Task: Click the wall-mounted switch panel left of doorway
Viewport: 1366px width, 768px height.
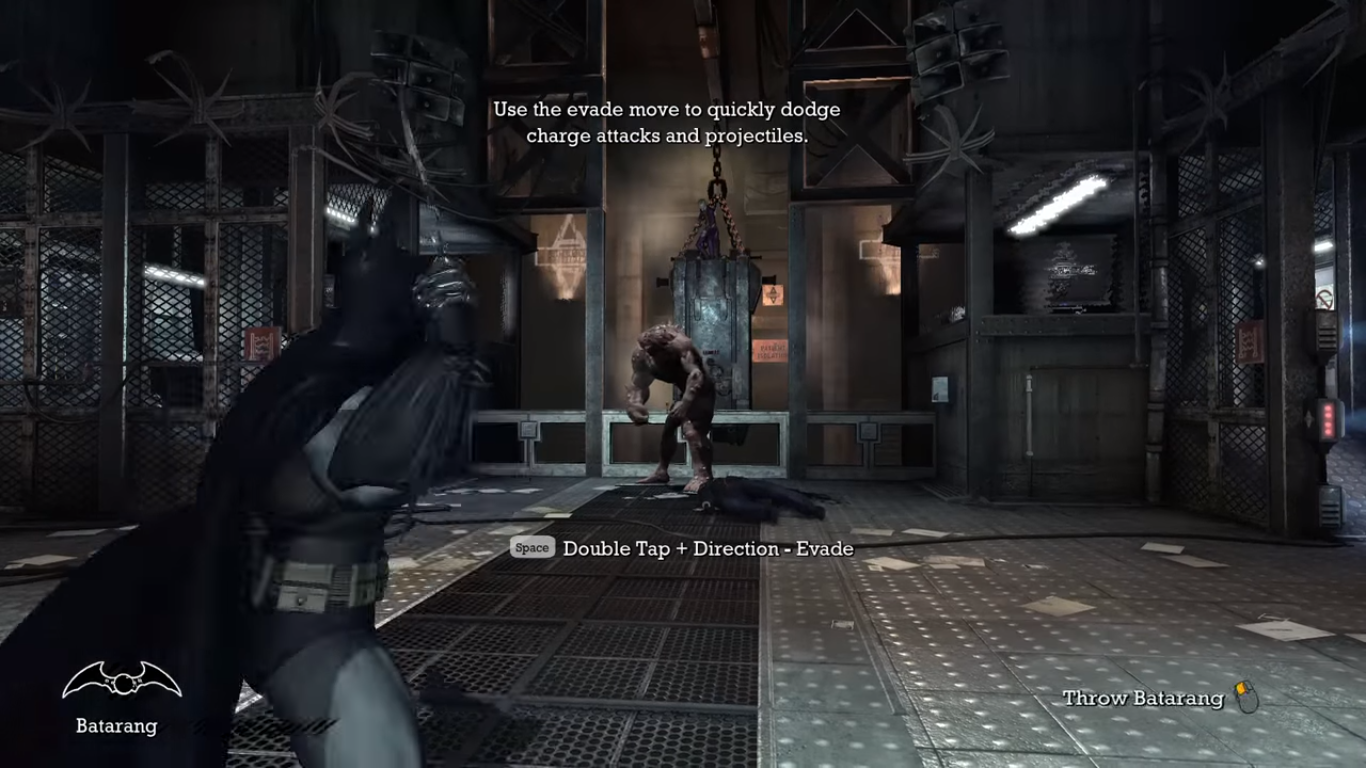Action: coord(938,390)
